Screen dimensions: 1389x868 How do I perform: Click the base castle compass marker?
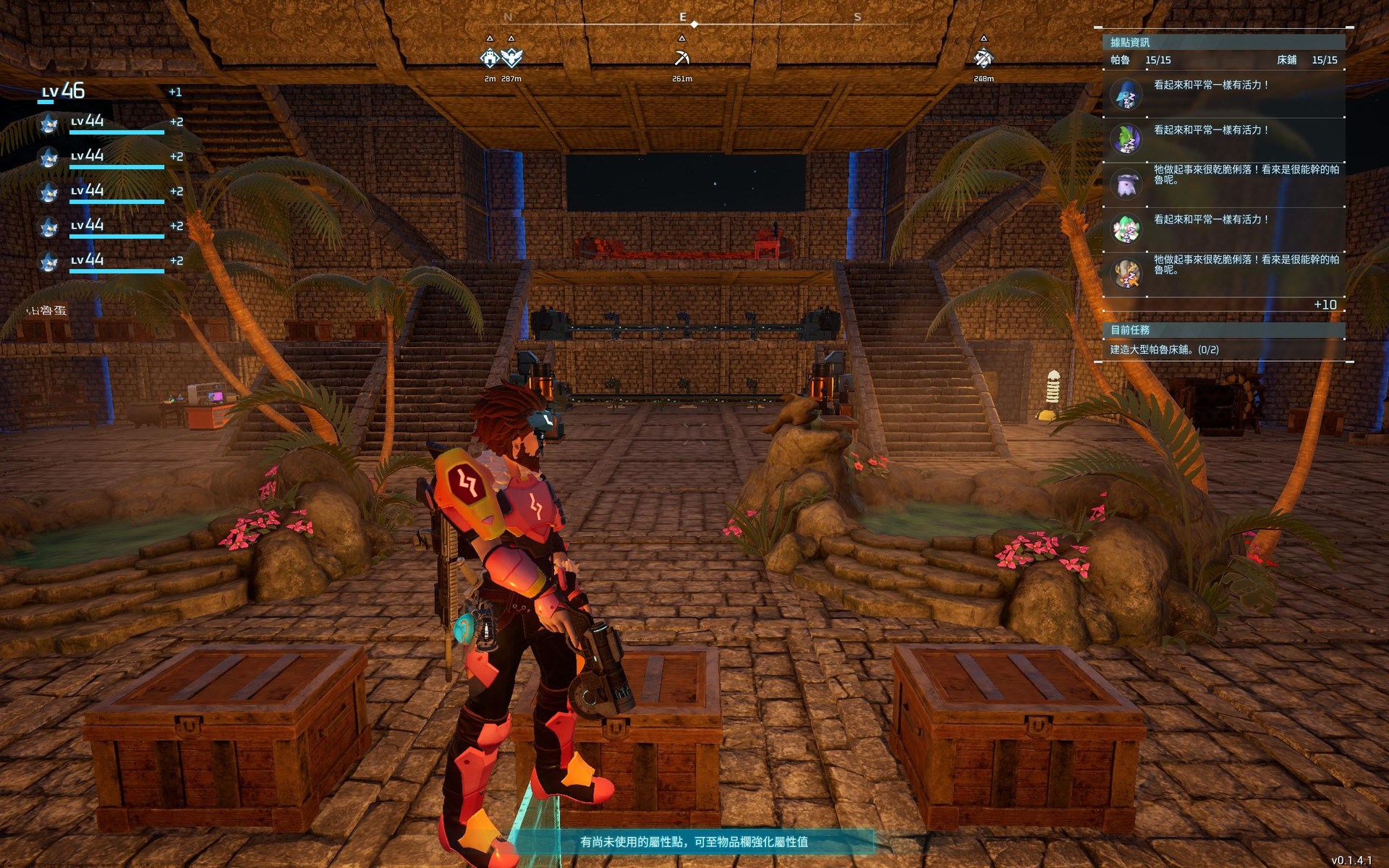[x=490, y=57]
